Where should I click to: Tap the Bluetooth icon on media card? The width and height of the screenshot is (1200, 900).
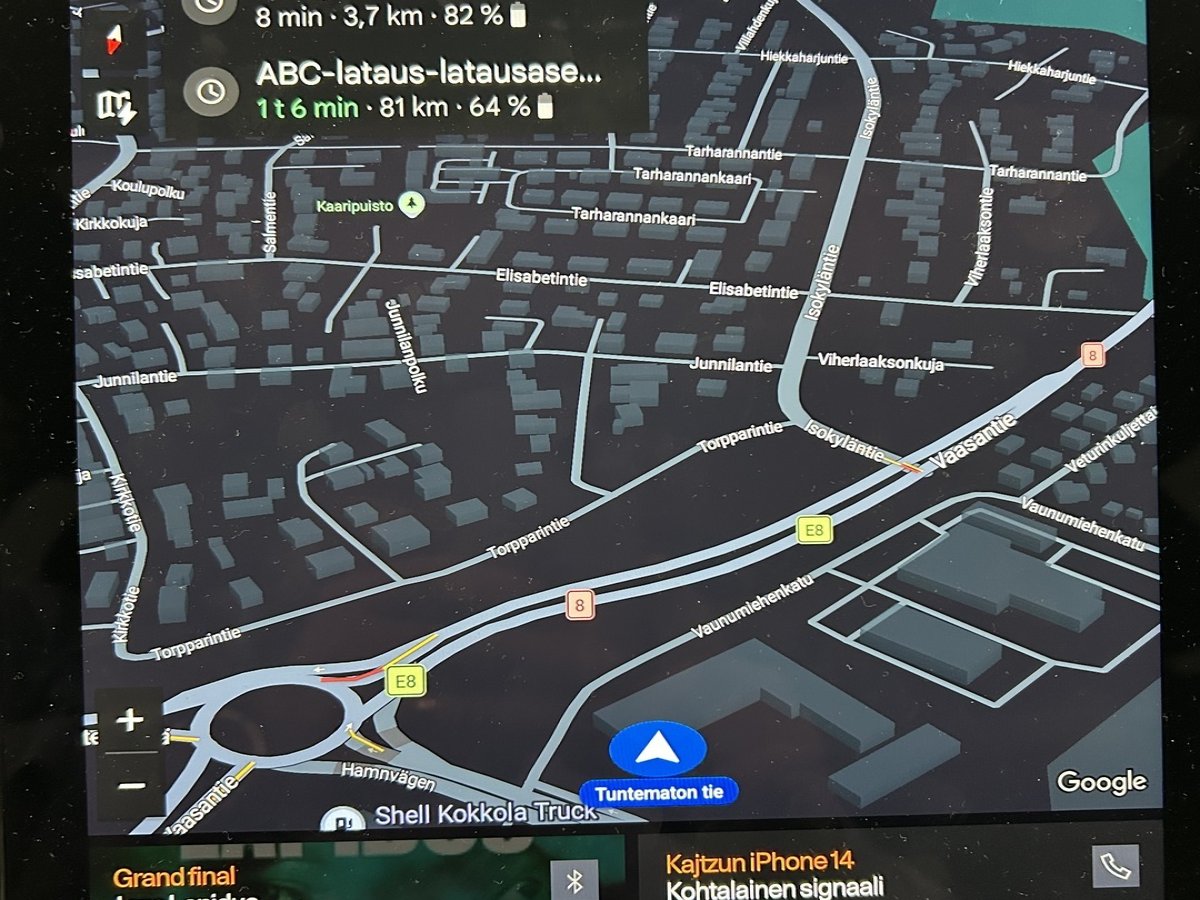coord(575,880)
